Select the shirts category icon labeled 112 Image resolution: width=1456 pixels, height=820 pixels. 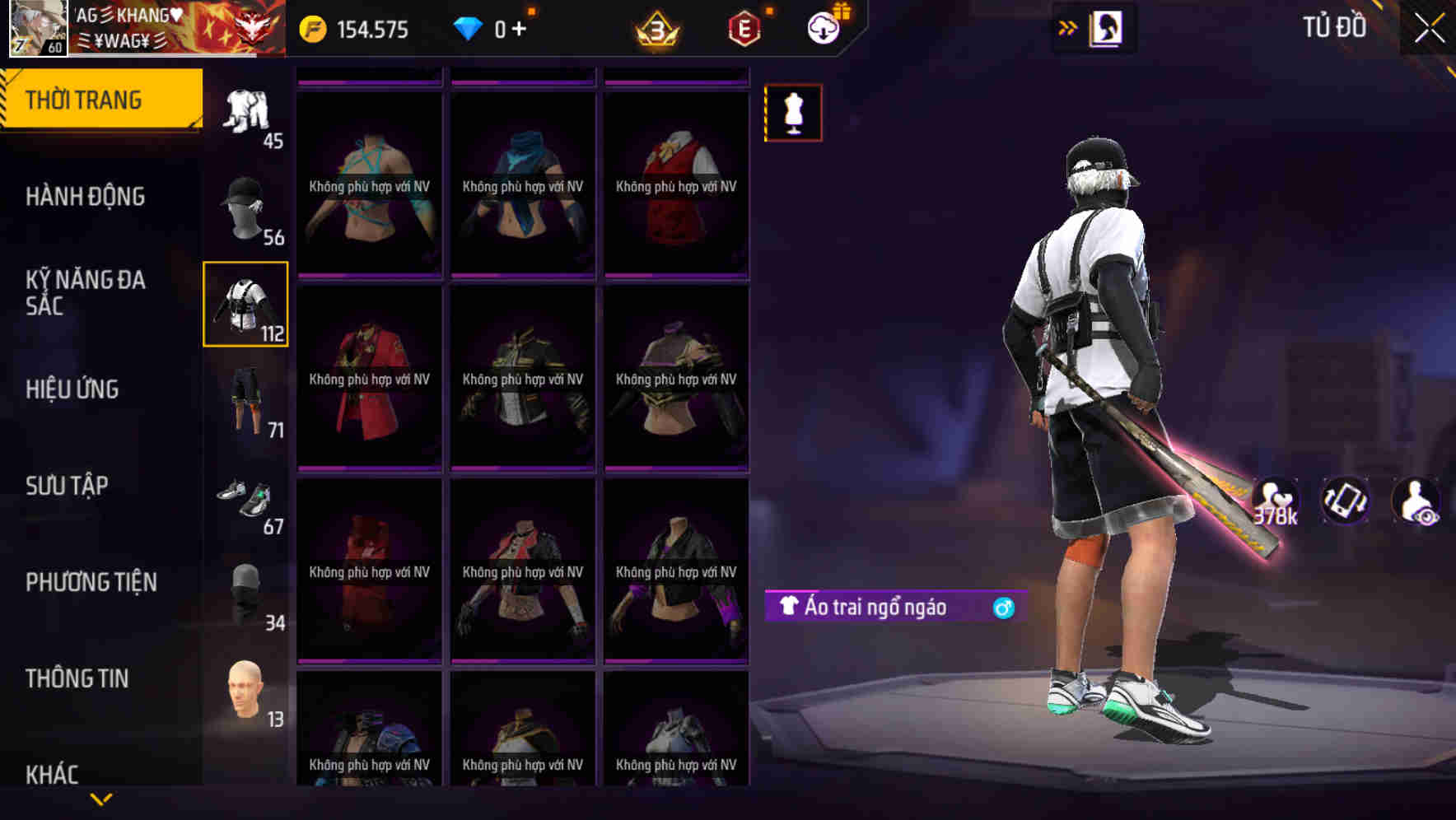[245, 305]
